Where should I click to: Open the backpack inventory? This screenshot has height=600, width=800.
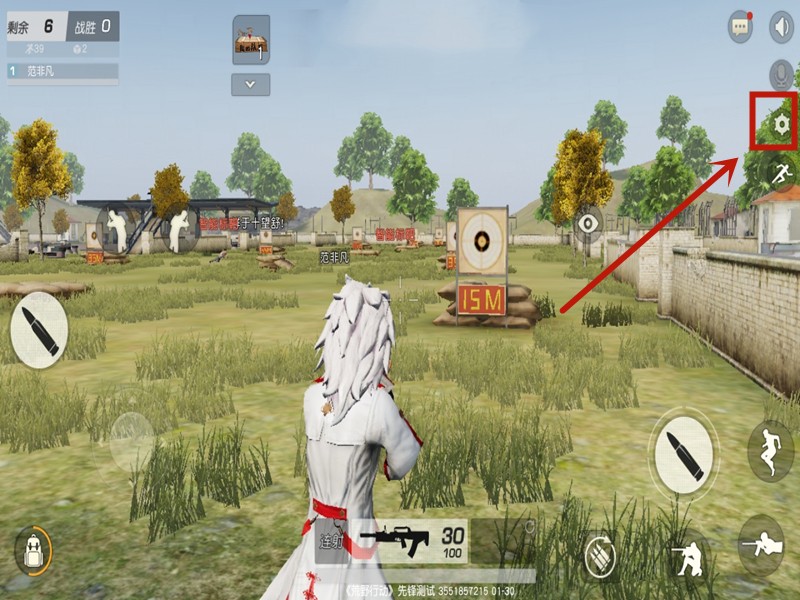coord(33,550)
